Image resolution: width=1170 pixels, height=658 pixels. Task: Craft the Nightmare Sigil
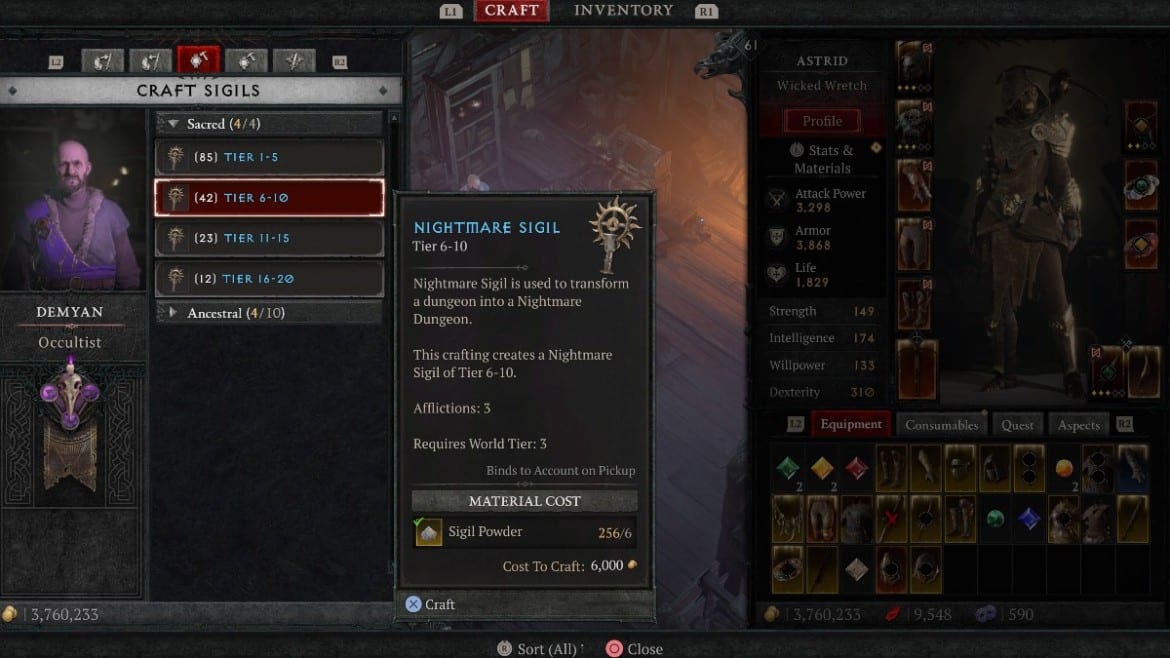(431, 604)
